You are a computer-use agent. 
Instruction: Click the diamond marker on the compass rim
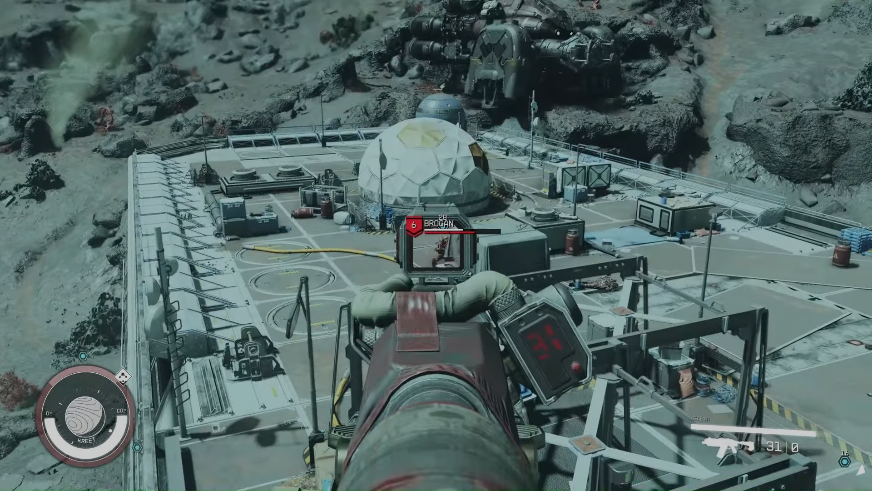tap(122, 376)
